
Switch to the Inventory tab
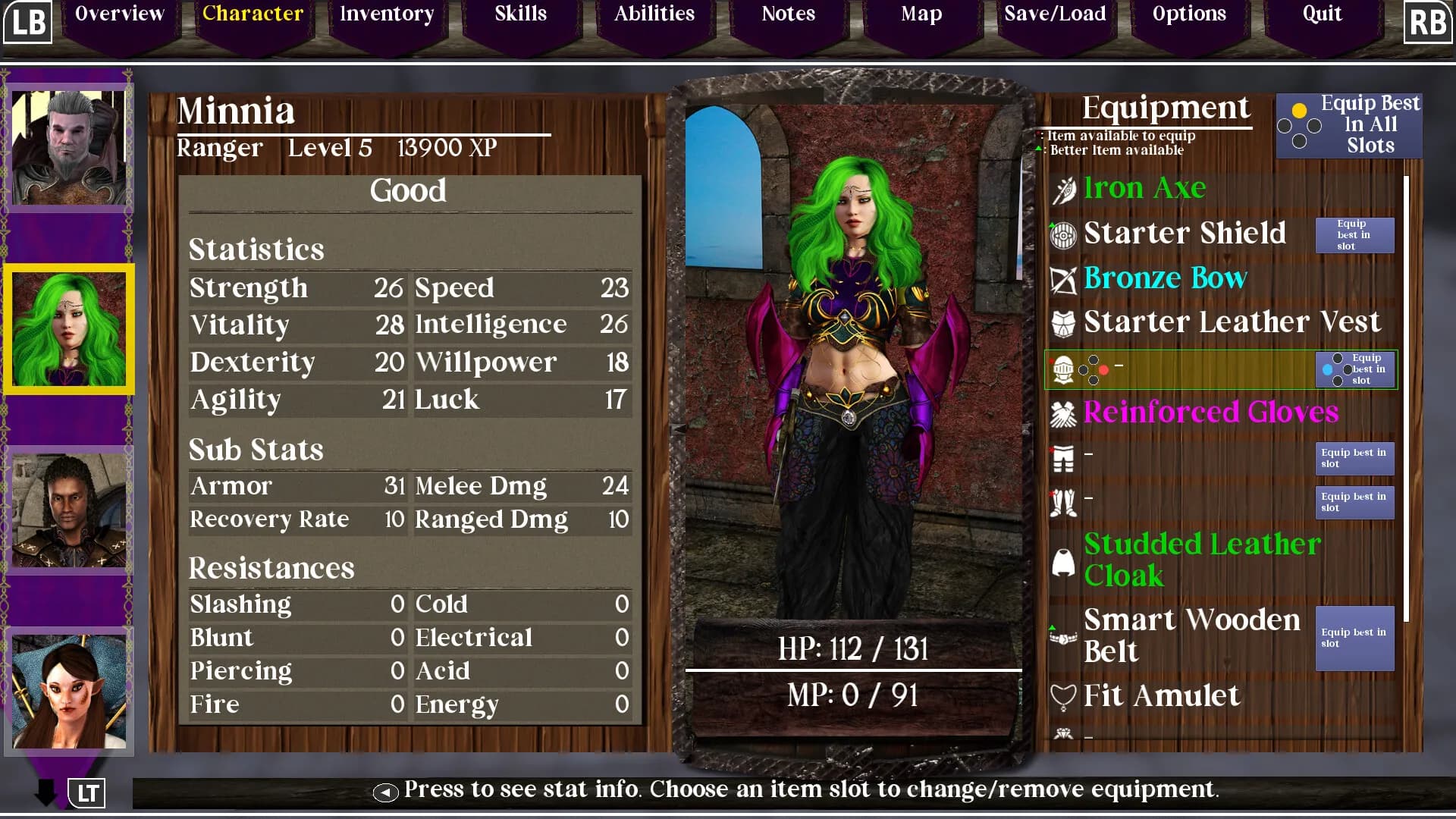[387, 14]
